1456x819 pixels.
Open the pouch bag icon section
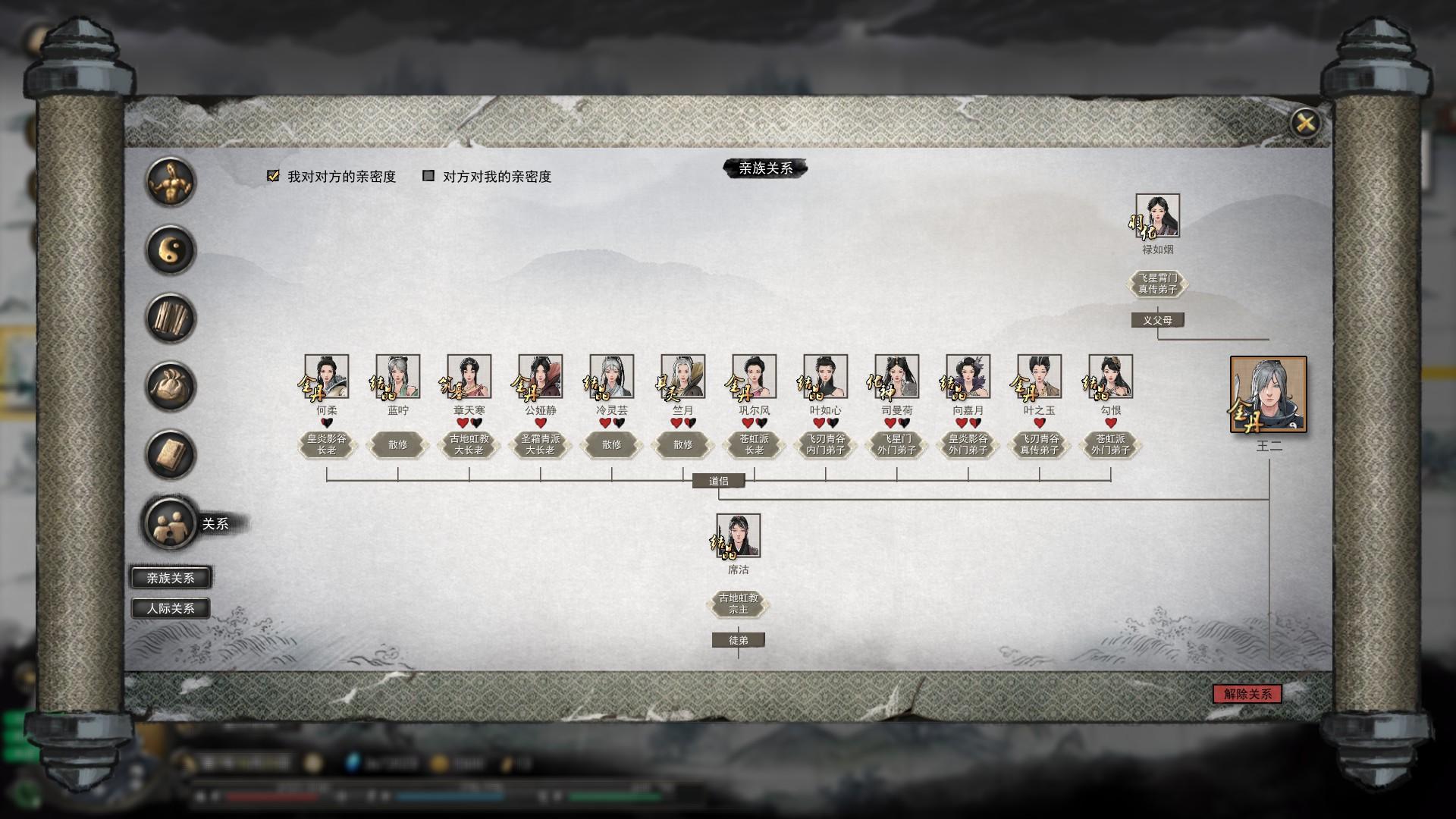click(171, 387)
